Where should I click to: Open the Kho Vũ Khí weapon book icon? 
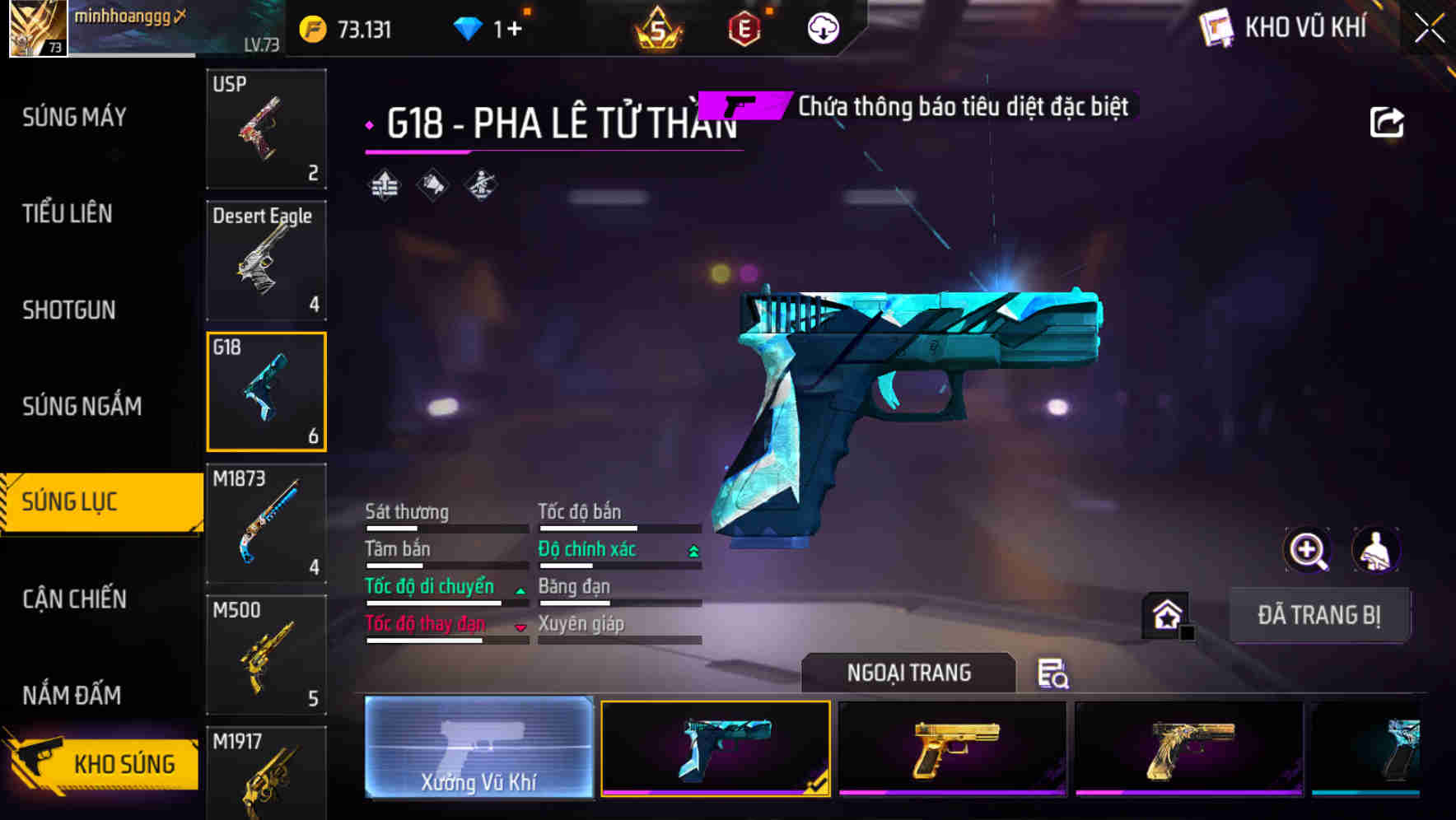tap(1216, 27)
